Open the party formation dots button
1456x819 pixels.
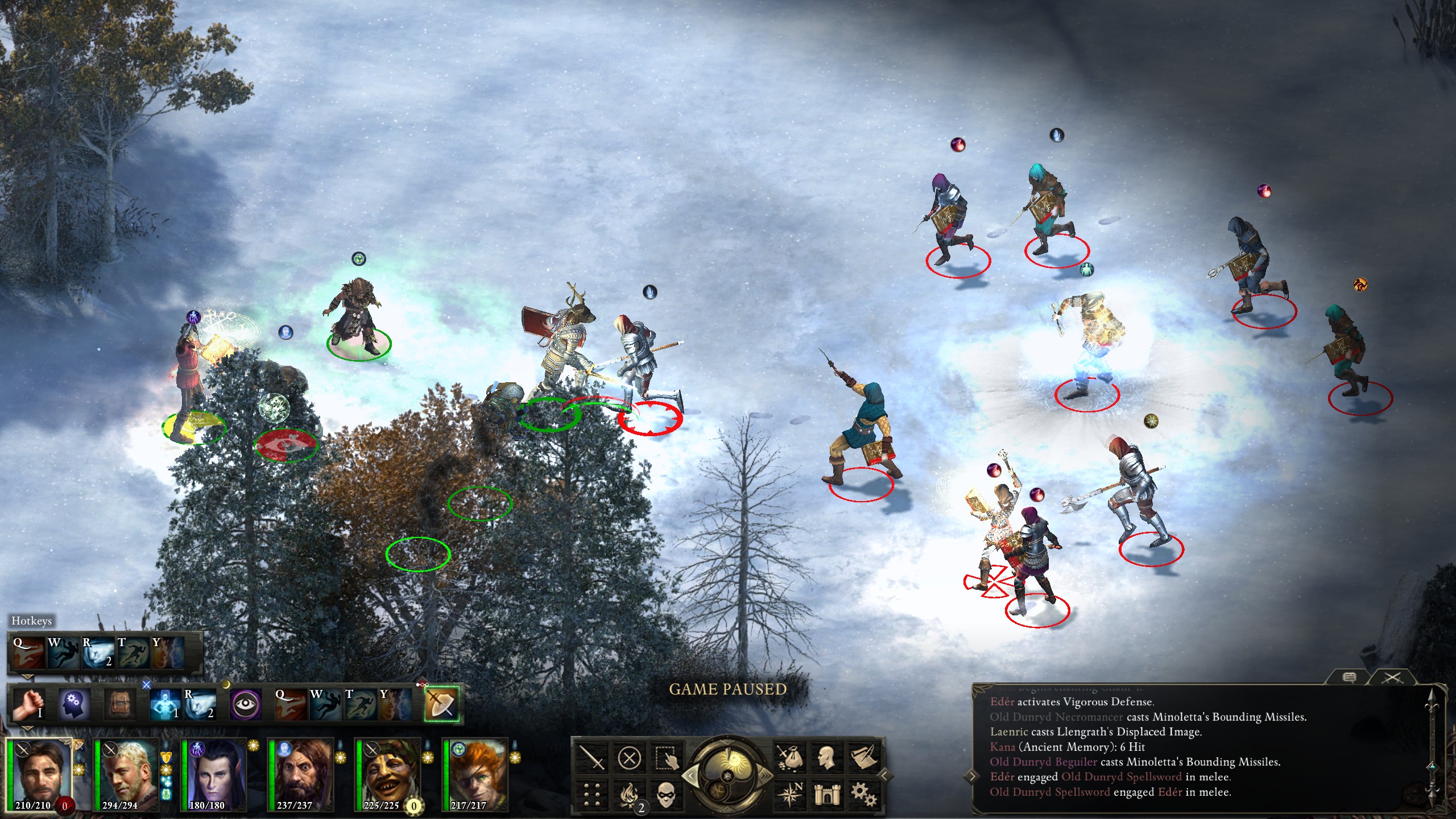coord(591,794)
